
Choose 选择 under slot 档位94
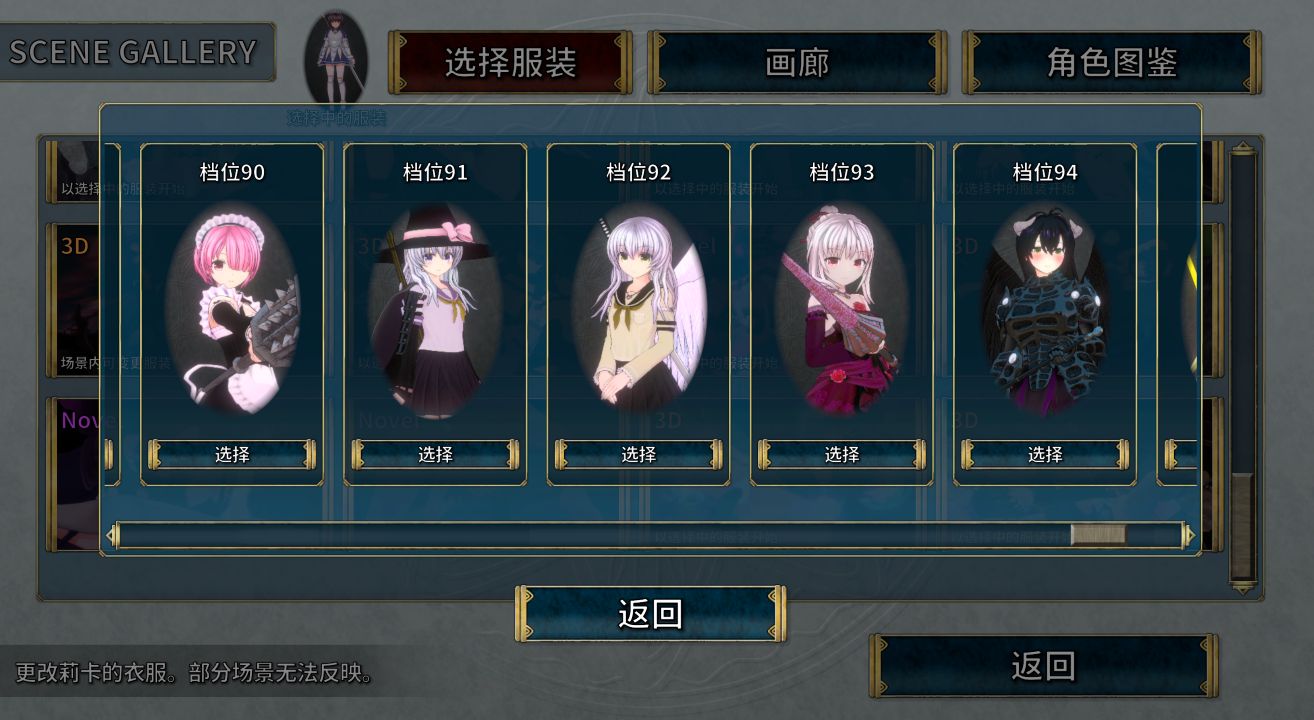[1044, 454]
